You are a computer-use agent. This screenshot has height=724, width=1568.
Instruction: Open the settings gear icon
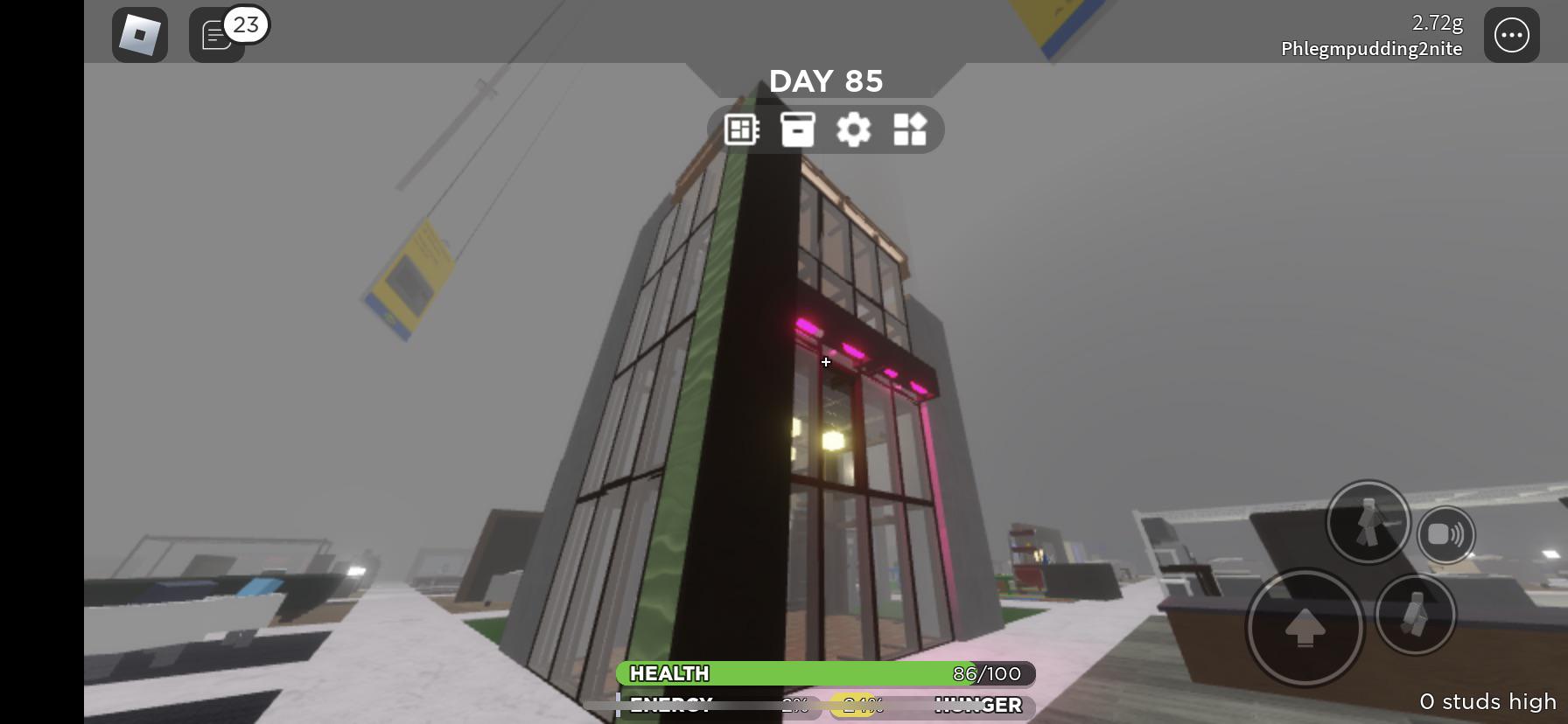pyautogui.click(x=853, y=129)
